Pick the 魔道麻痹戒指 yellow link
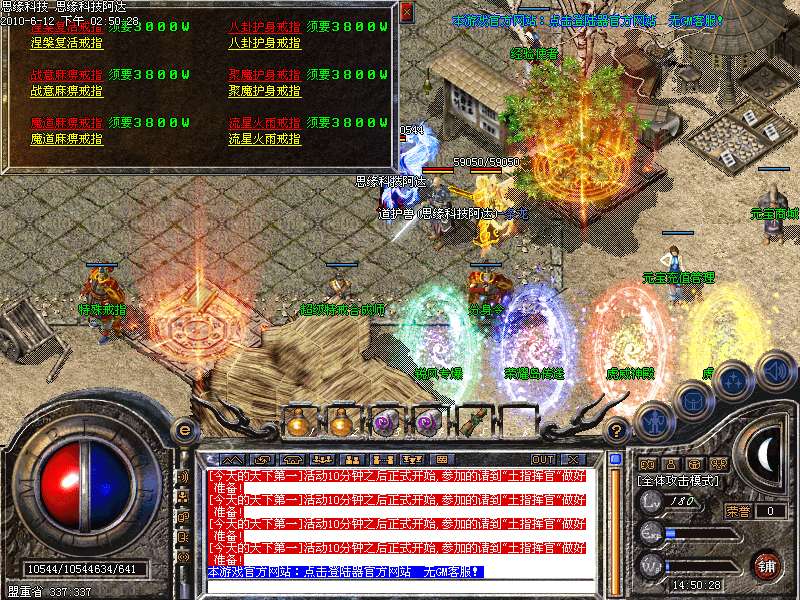Viewport: 800px width, 600px height. (x=67, y=139)
